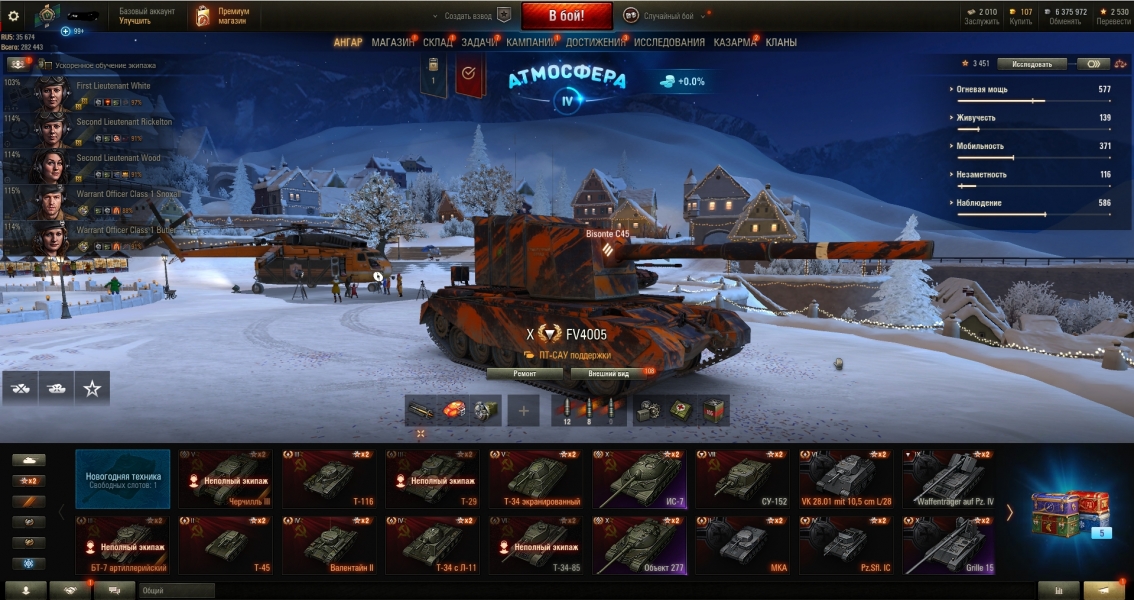The width and height of the screenshot is (1134, 600).
Task: Pick the Объект 277 tank
Action: [639, 545]
